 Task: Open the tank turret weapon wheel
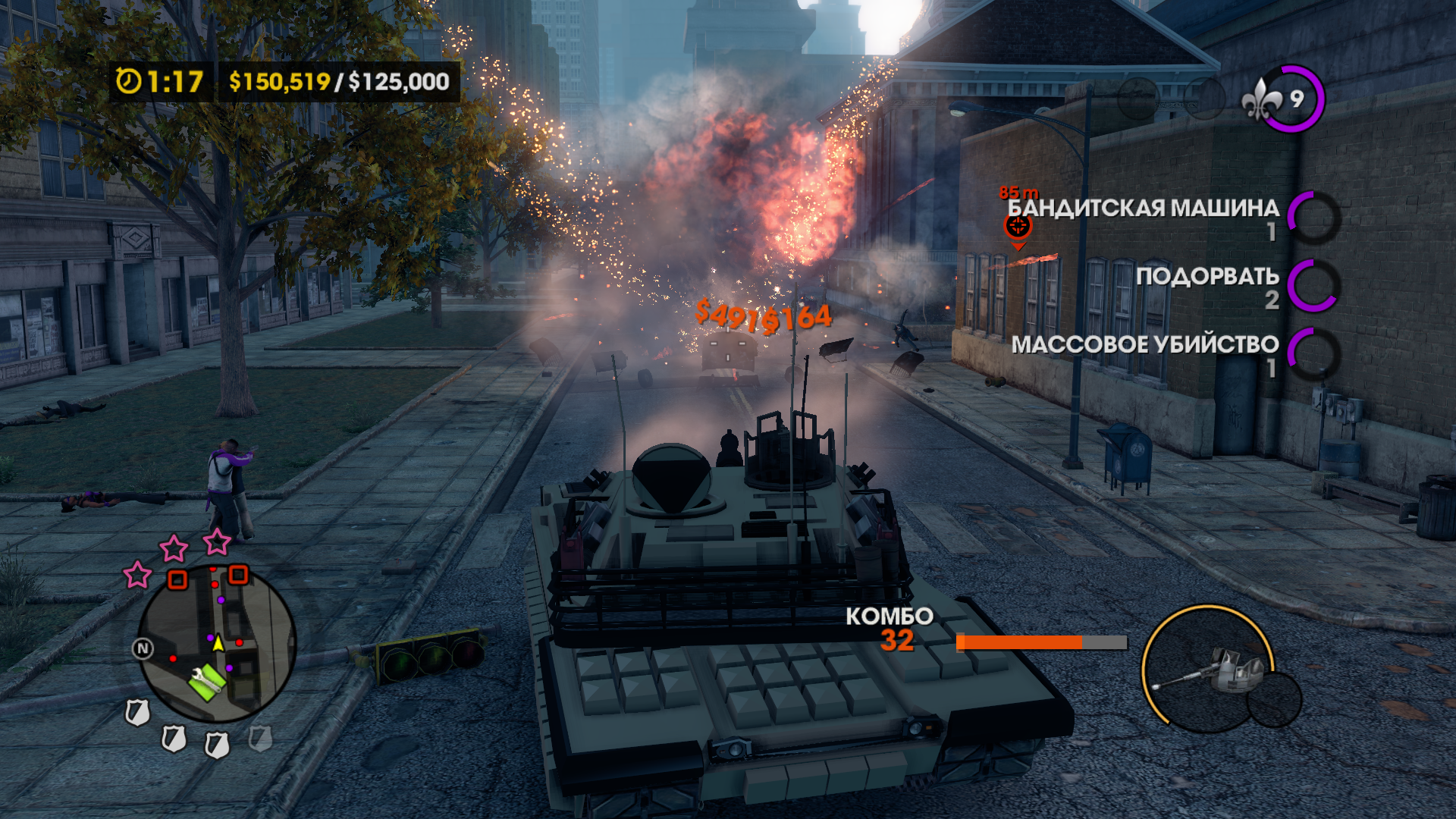[x=1209, y=667]
